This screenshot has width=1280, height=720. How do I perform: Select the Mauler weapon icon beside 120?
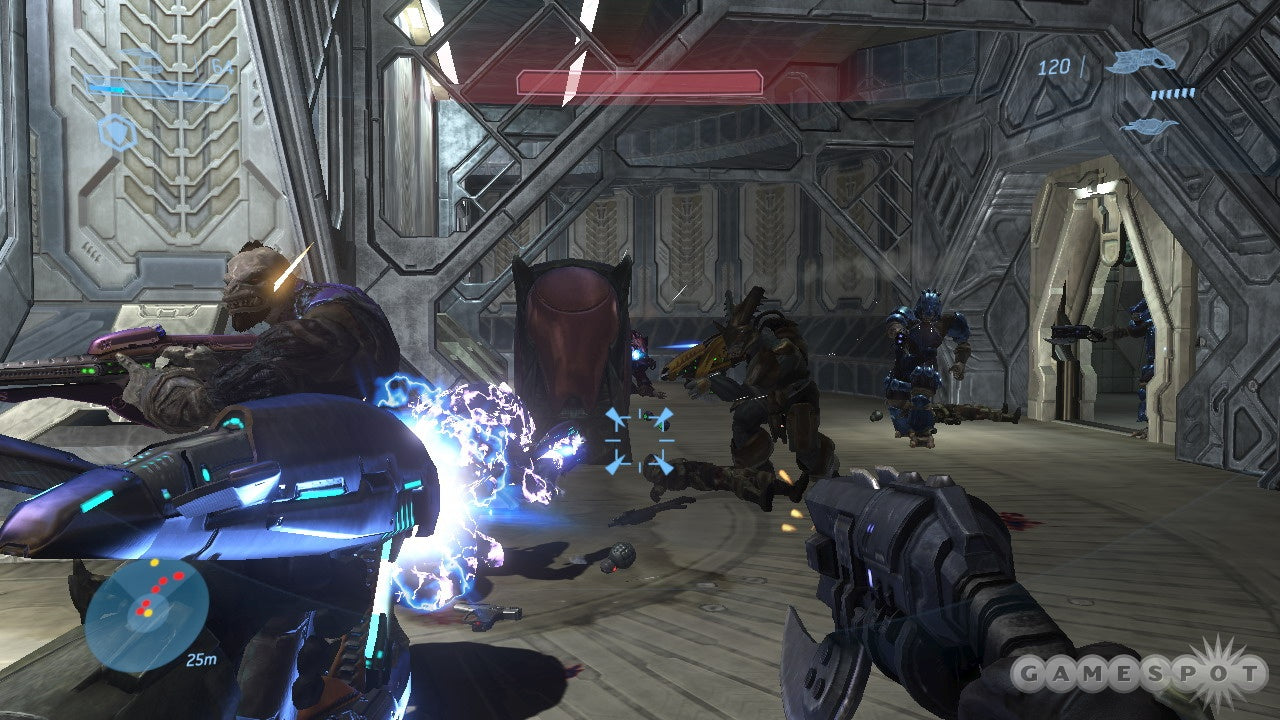[x=1143, y=62]
